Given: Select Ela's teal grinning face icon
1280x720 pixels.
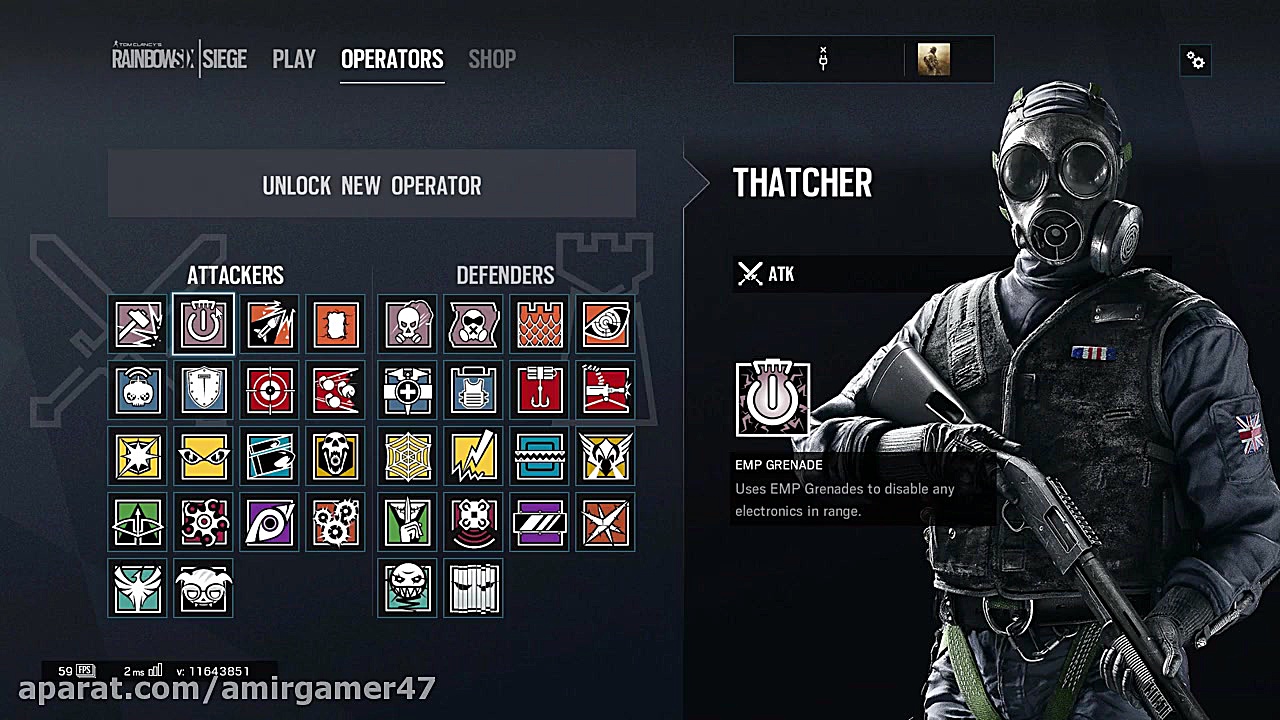Looking at the screenshot, I should 408,588.
